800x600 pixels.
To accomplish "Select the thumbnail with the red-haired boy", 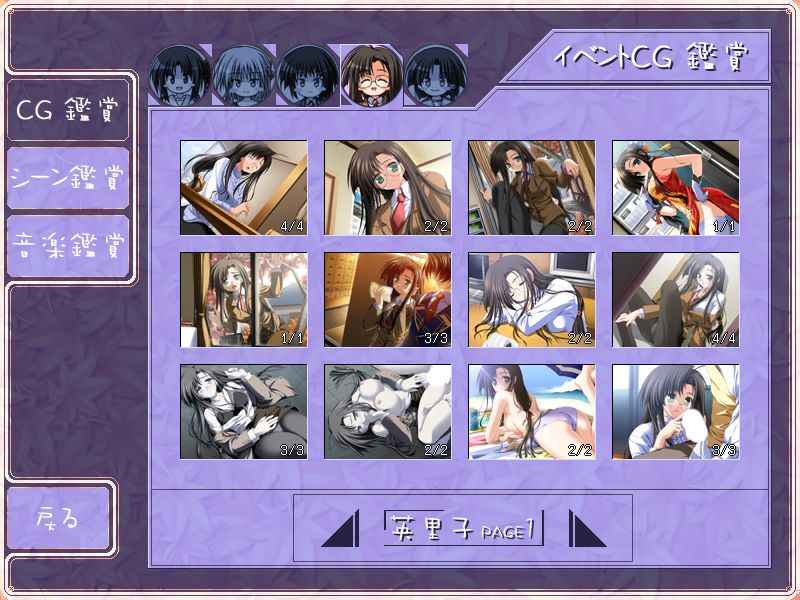I will coord(387,299).
